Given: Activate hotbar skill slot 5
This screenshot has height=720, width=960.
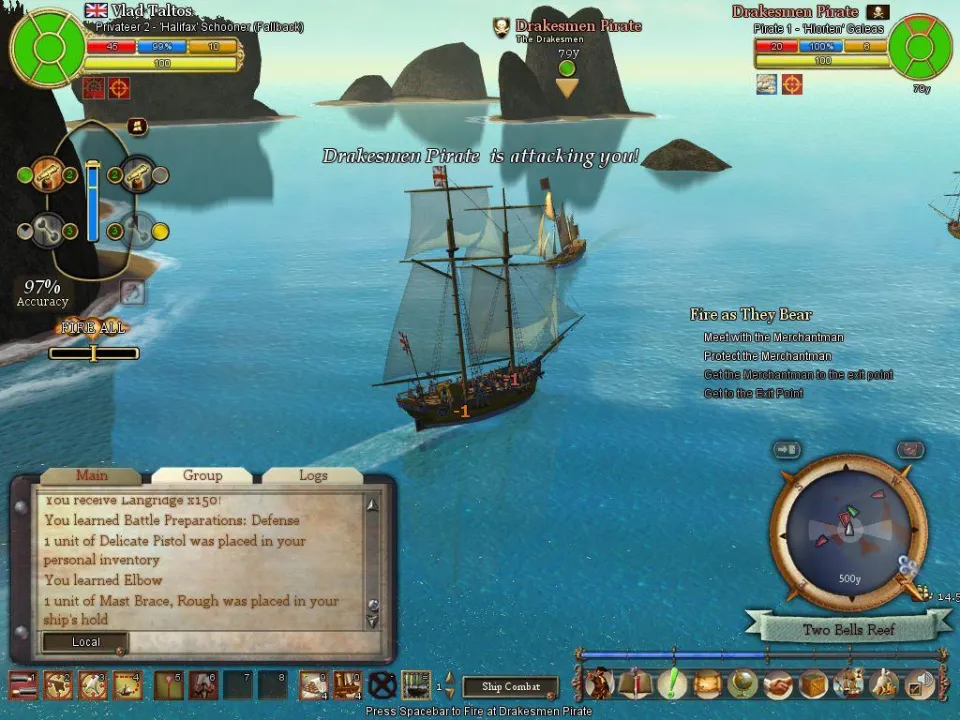Looking at the screenshot, I should (x=168, y=685).
